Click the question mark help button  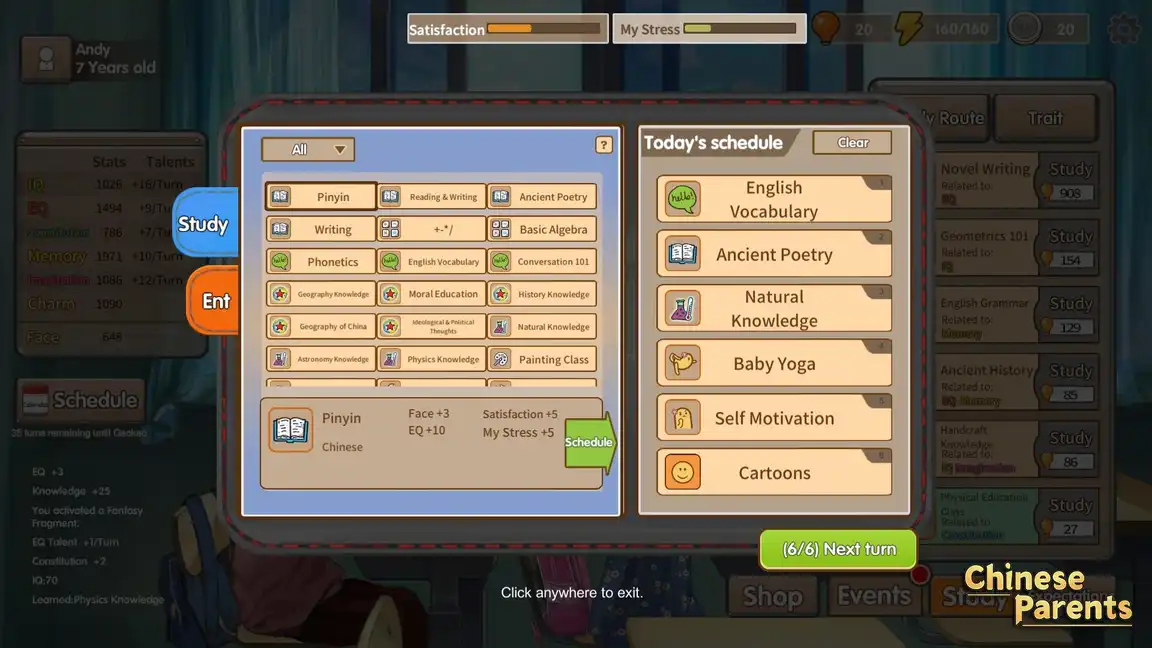tap(604, 145)
